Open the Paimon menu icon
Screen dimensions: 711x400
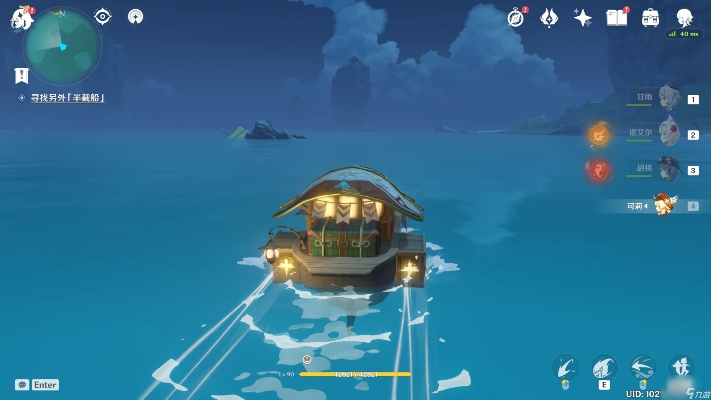(20, 17)
